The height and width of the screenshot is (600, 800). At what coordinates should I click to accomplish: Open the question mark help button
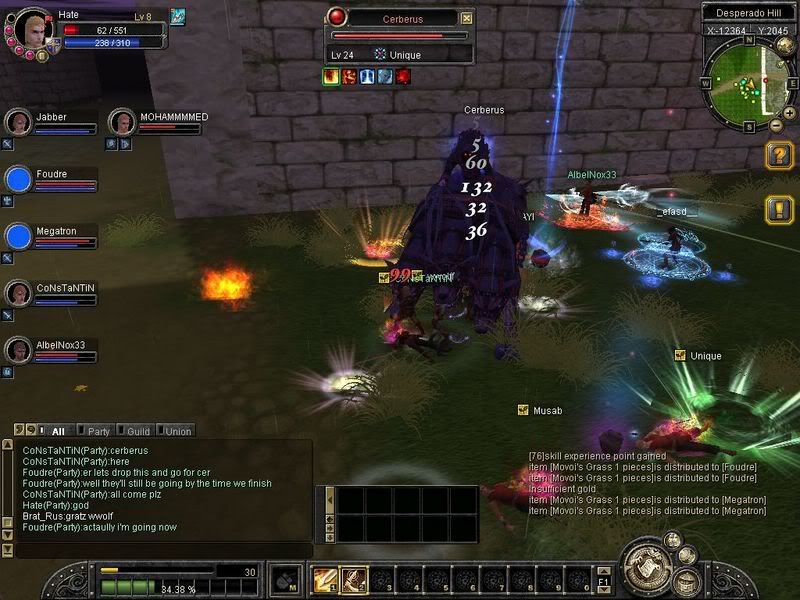[x=779, y=155]
